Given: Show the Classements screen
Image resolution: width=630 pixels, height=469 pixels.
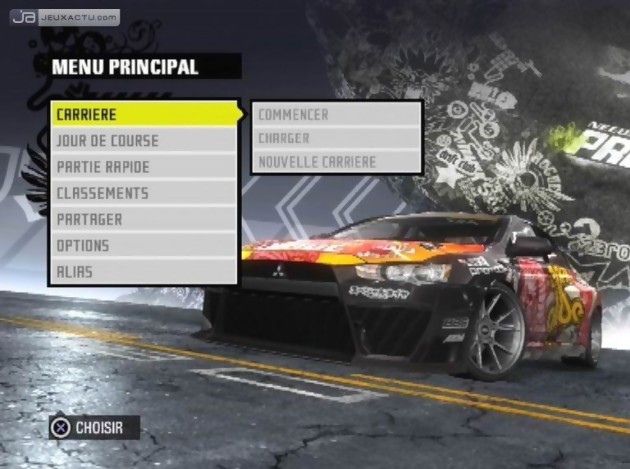Looking at the screenshot, I should click(144, 193).
